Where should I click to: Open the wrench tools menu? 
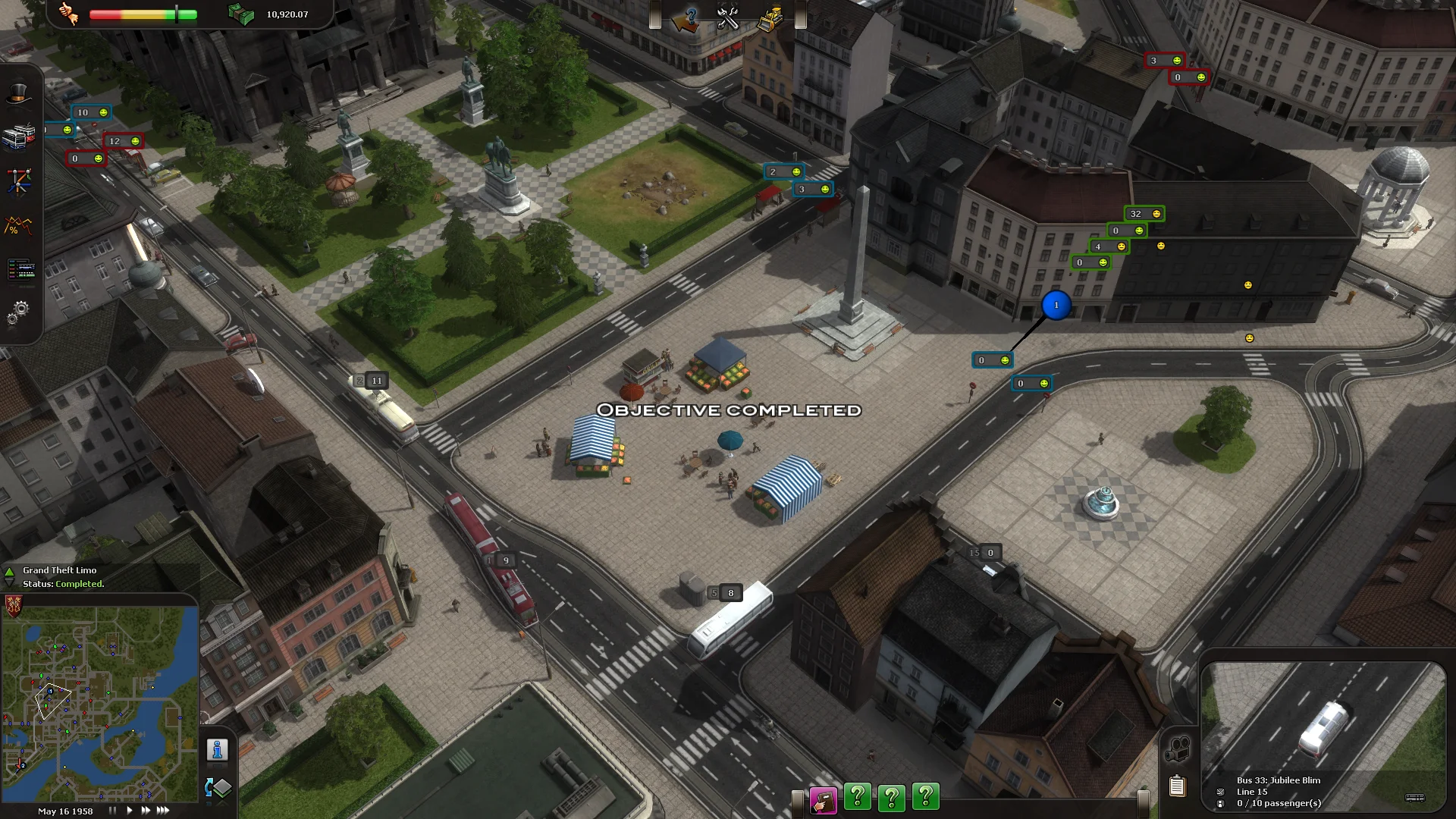coord(726,18)
